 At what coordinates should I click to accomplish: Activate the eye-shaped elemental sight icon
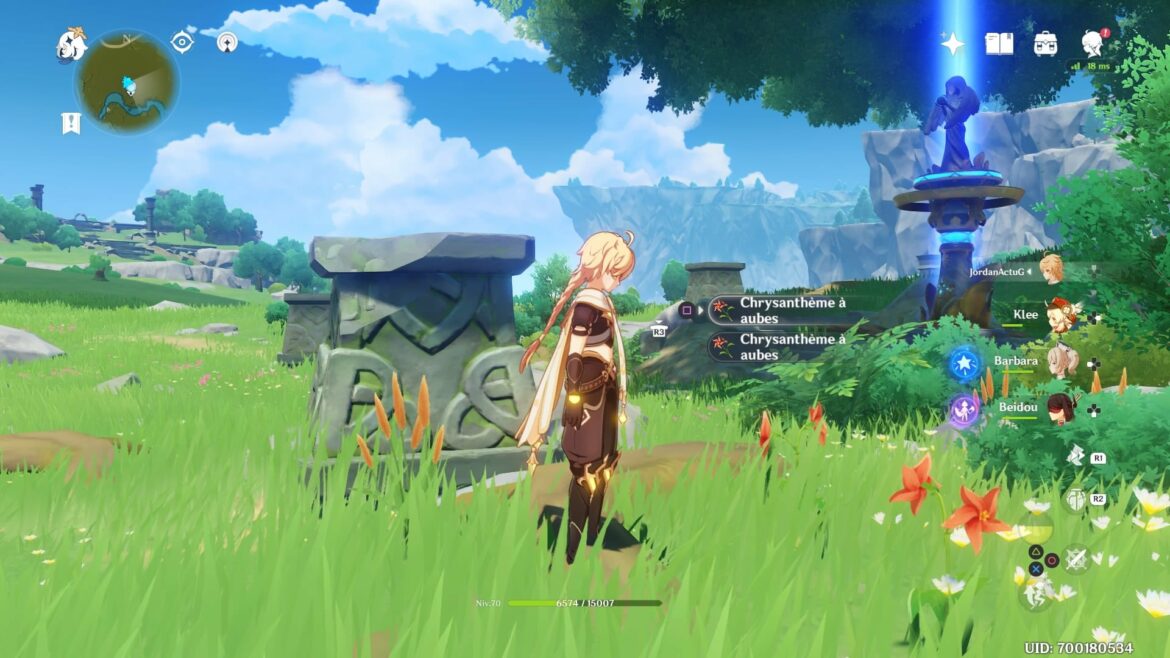coord(182,41)
